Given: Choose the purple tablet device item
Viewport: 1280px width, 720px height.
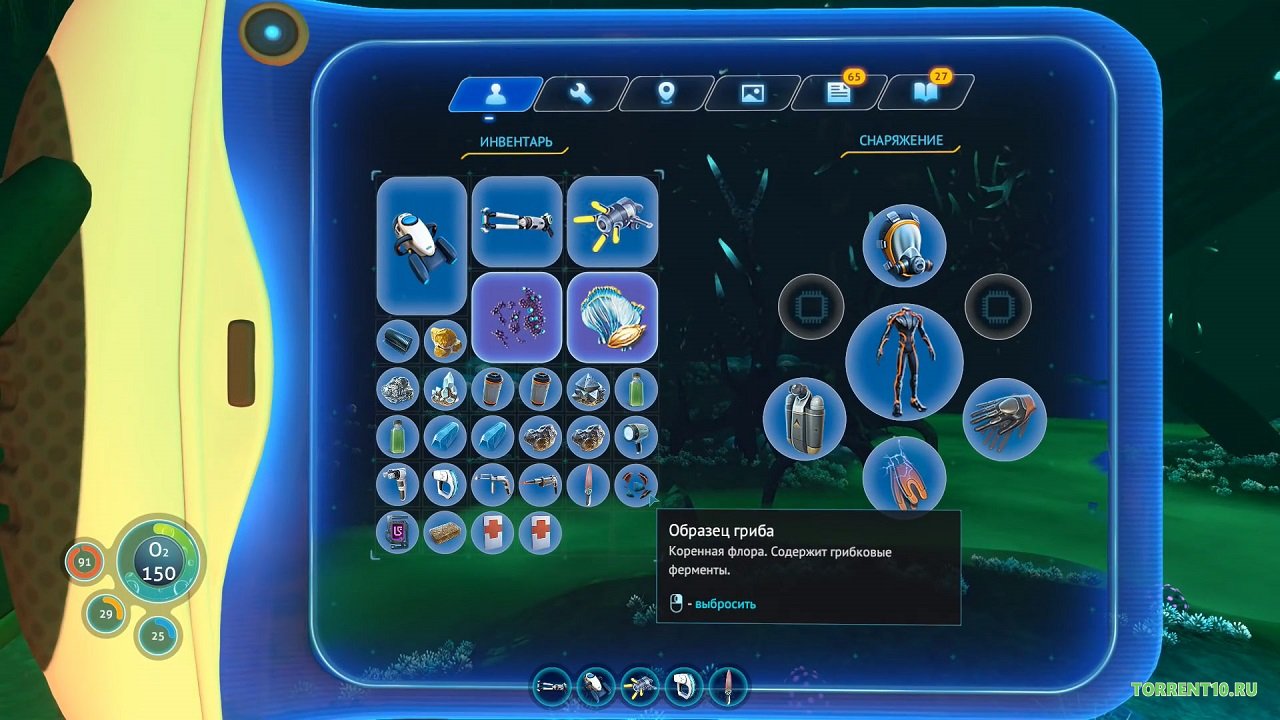Looking at the screenshot, I should pyautogui.click(x=397, y=532).
